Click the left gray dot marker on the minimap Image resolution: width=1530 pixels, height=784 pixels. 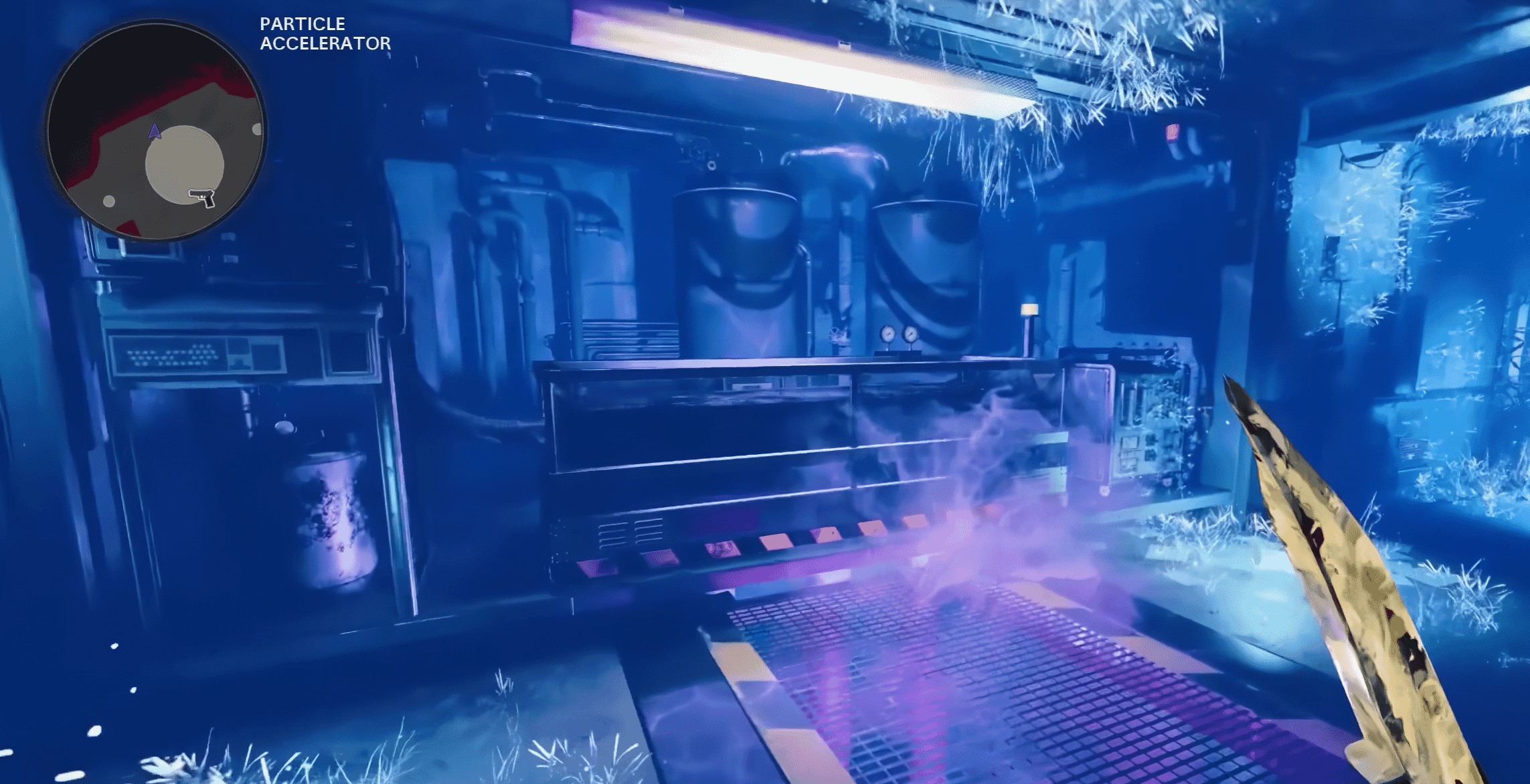(x=109, y=199)
